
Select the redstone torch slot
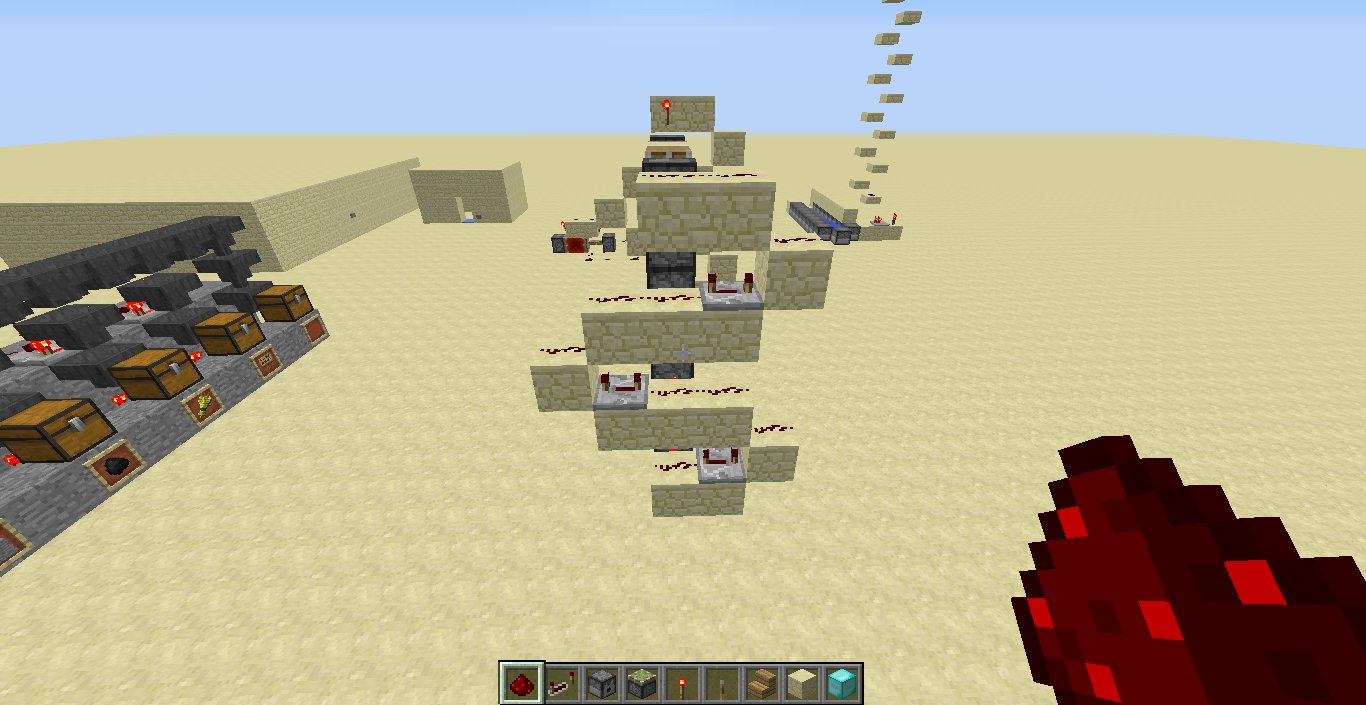682,683
